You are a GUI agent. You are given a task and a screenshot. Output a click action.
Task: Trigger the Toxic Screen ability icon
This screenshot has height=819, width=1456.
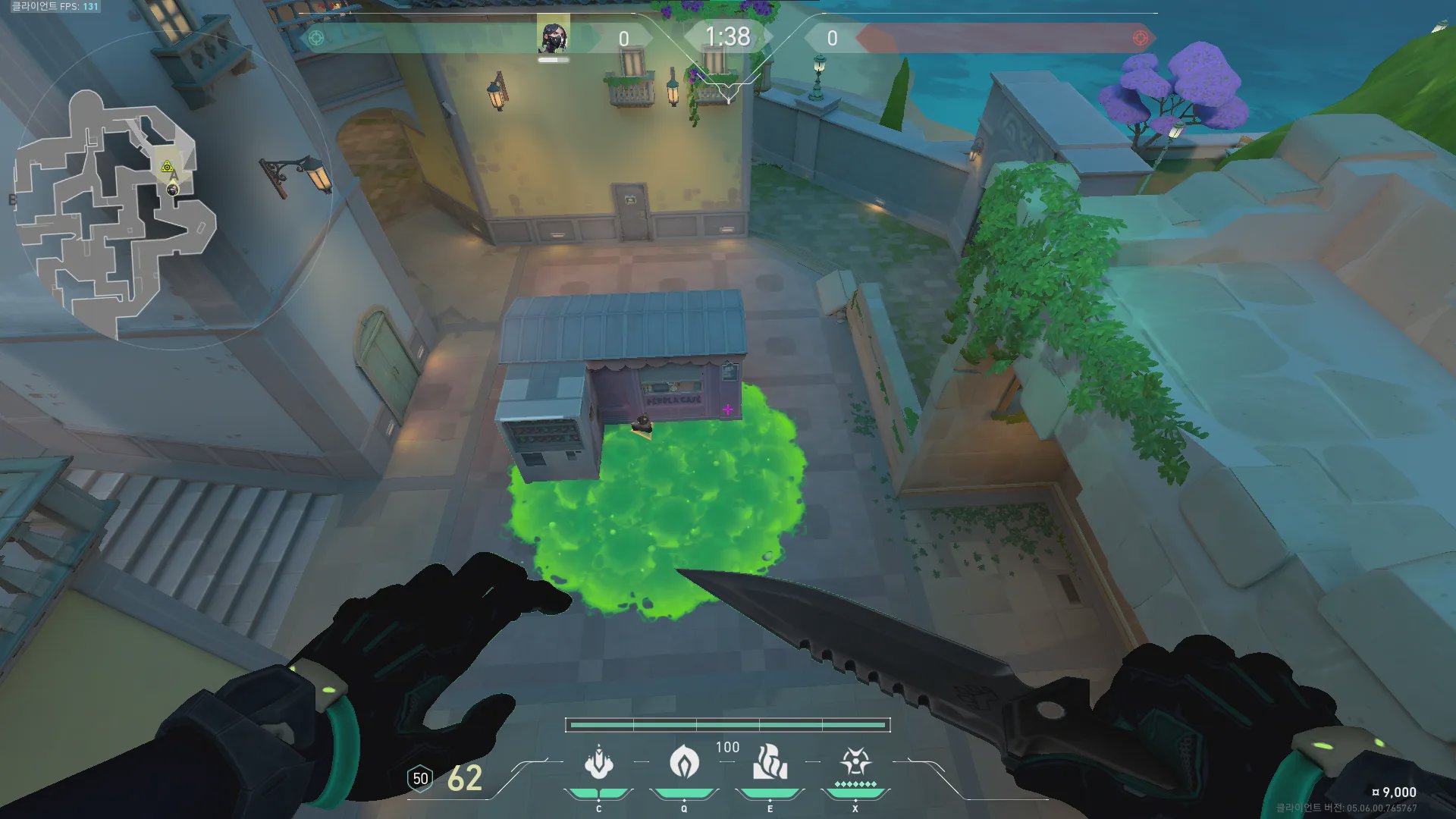click(770, 763)
